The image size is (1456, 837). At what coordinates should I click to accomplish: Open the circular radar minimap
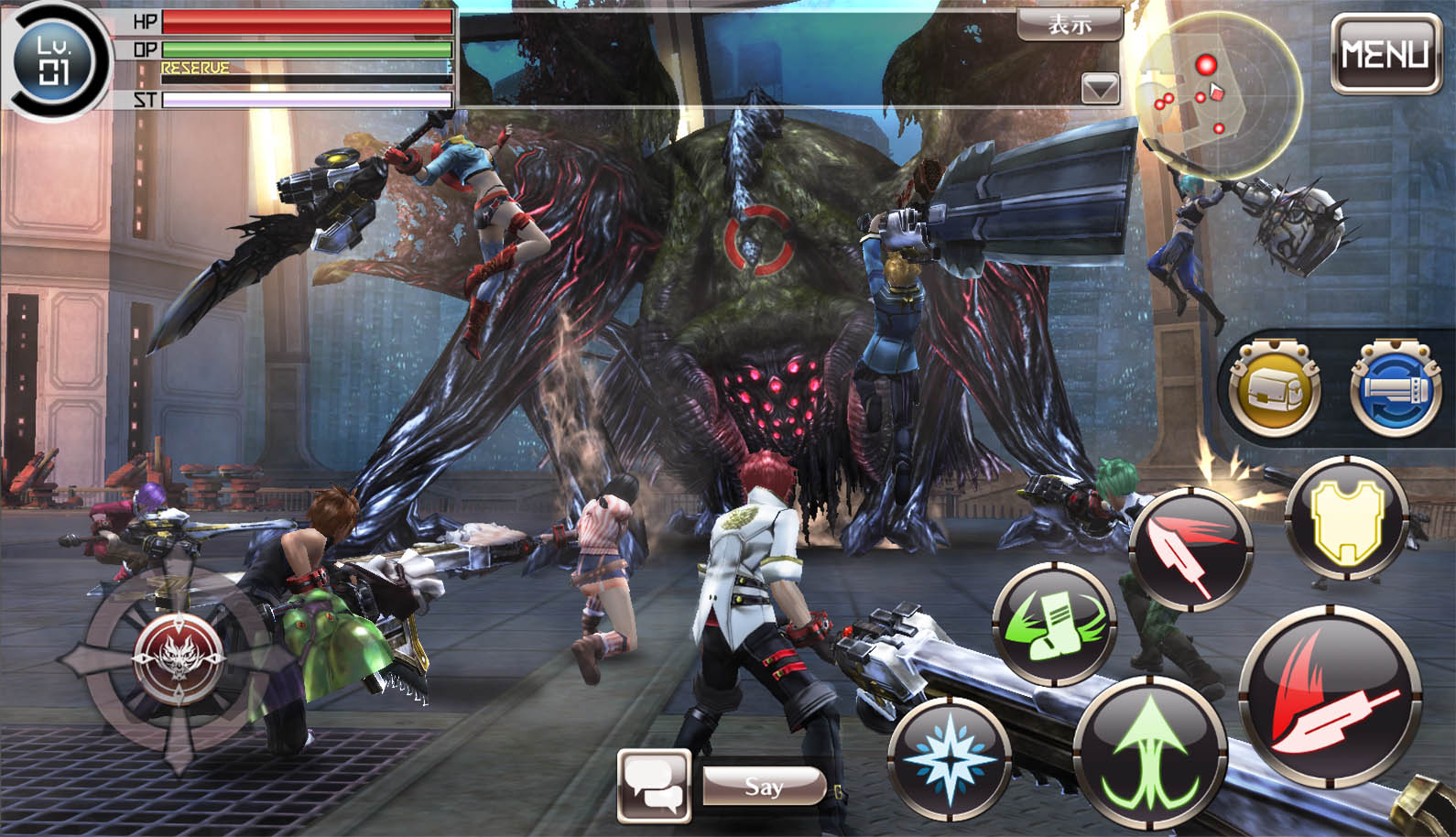coord(1217,93)
